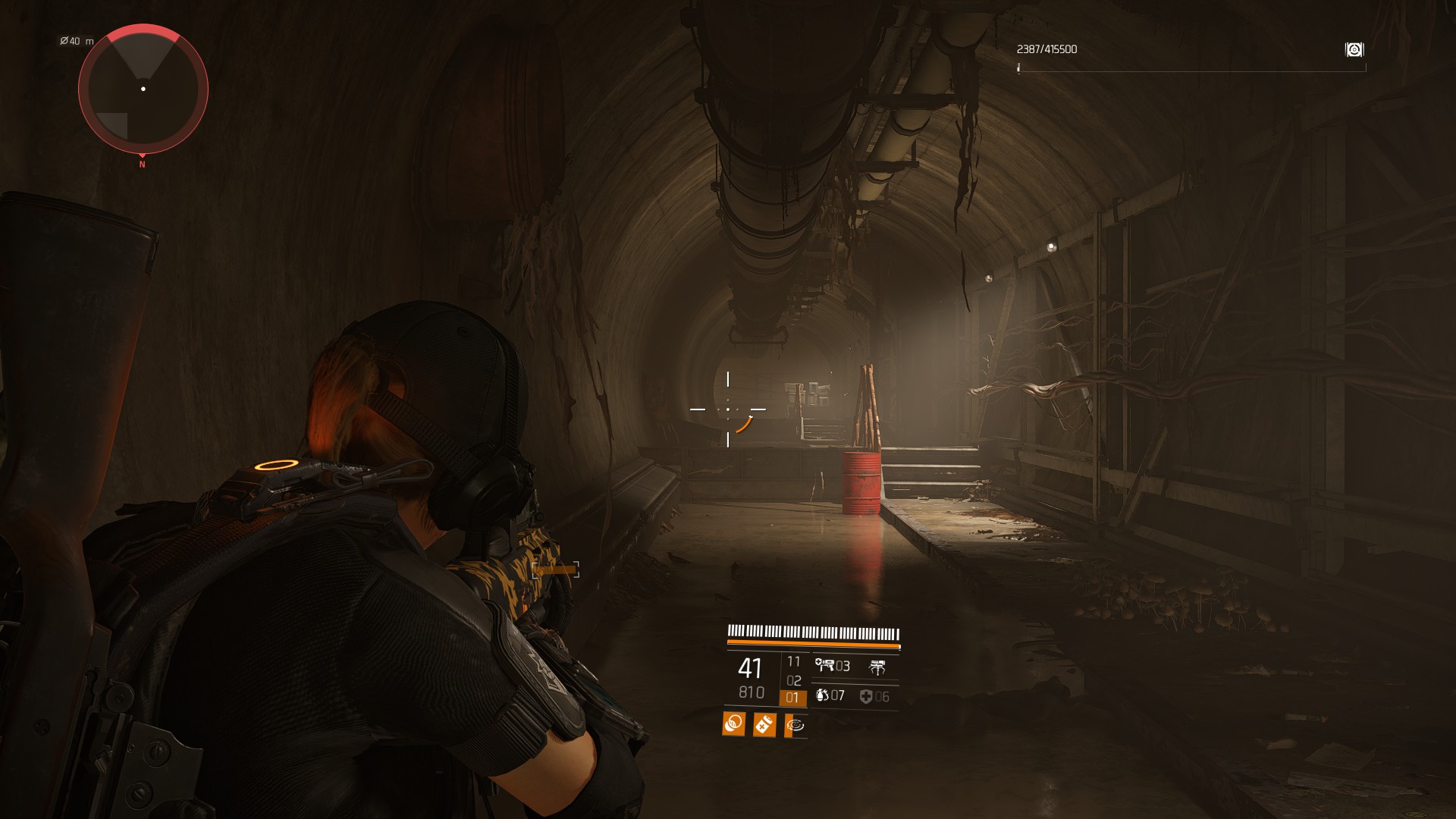Select the leftmost orange skill icon
This screenshot has height=819, width=1456.
click(734, 724)
